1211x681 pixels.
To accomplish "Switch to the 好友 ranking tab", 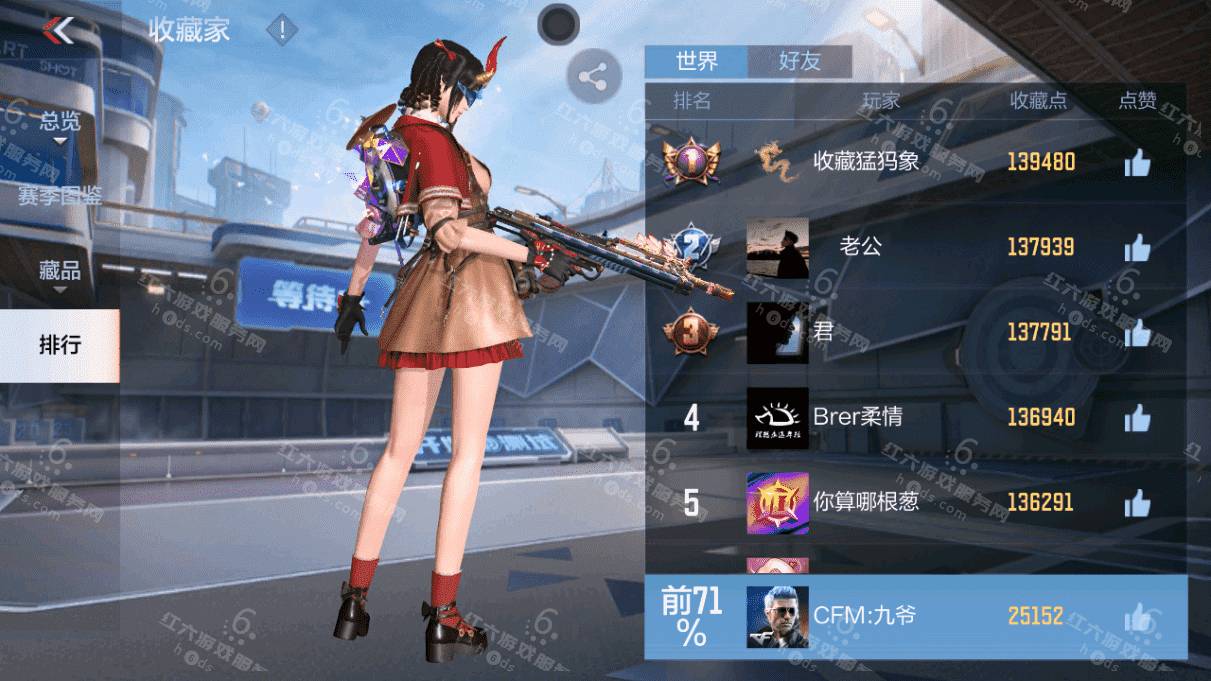I will tap(800, 61).
